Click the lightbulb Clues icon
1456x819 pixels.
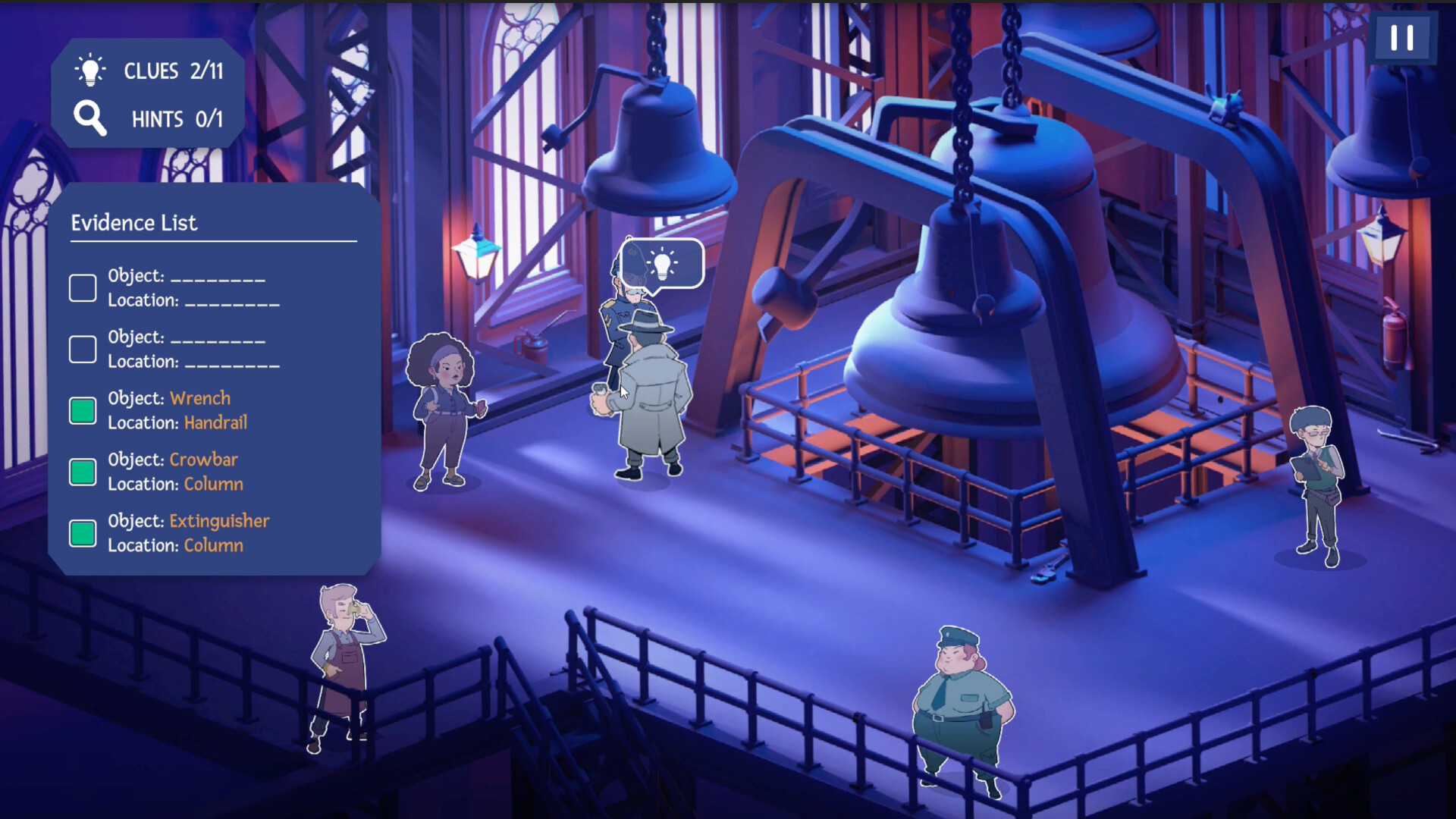coord(89,70)
